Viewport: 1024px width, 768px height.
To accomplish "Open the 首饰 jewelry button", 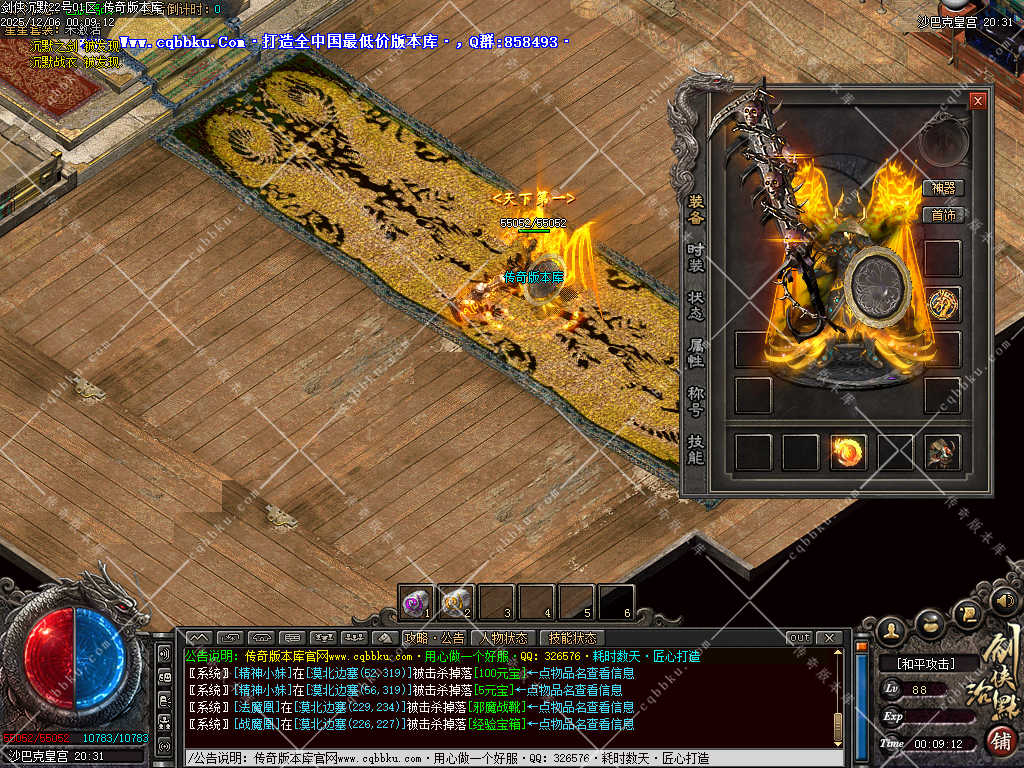I will (x=943, y=214).
